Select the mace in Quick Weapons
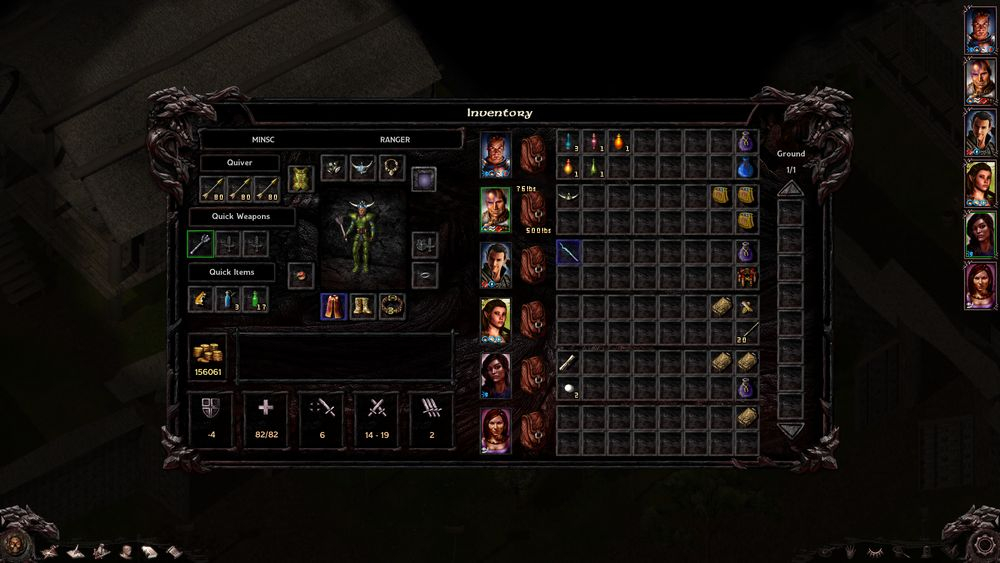 (201, 243)
